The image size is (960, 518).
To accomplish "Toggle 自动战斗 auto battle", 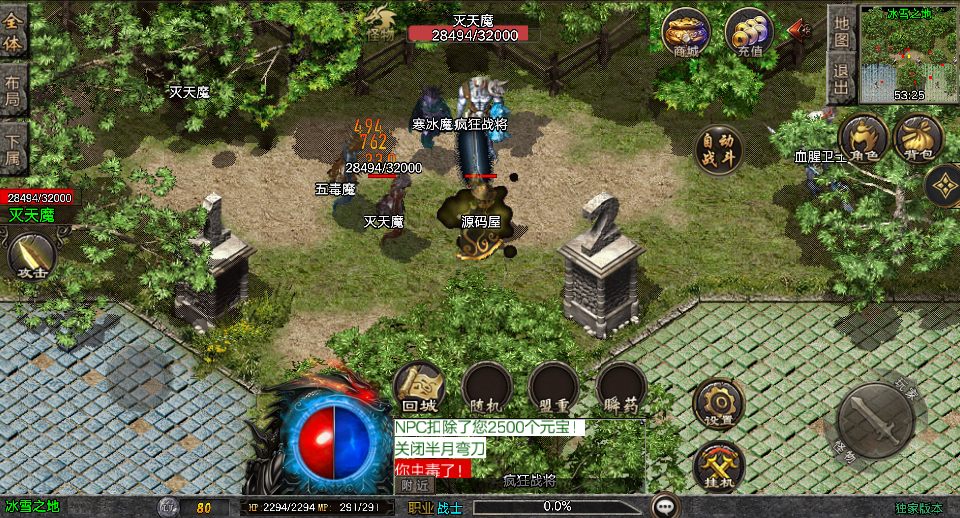I will tap(719, 149).
